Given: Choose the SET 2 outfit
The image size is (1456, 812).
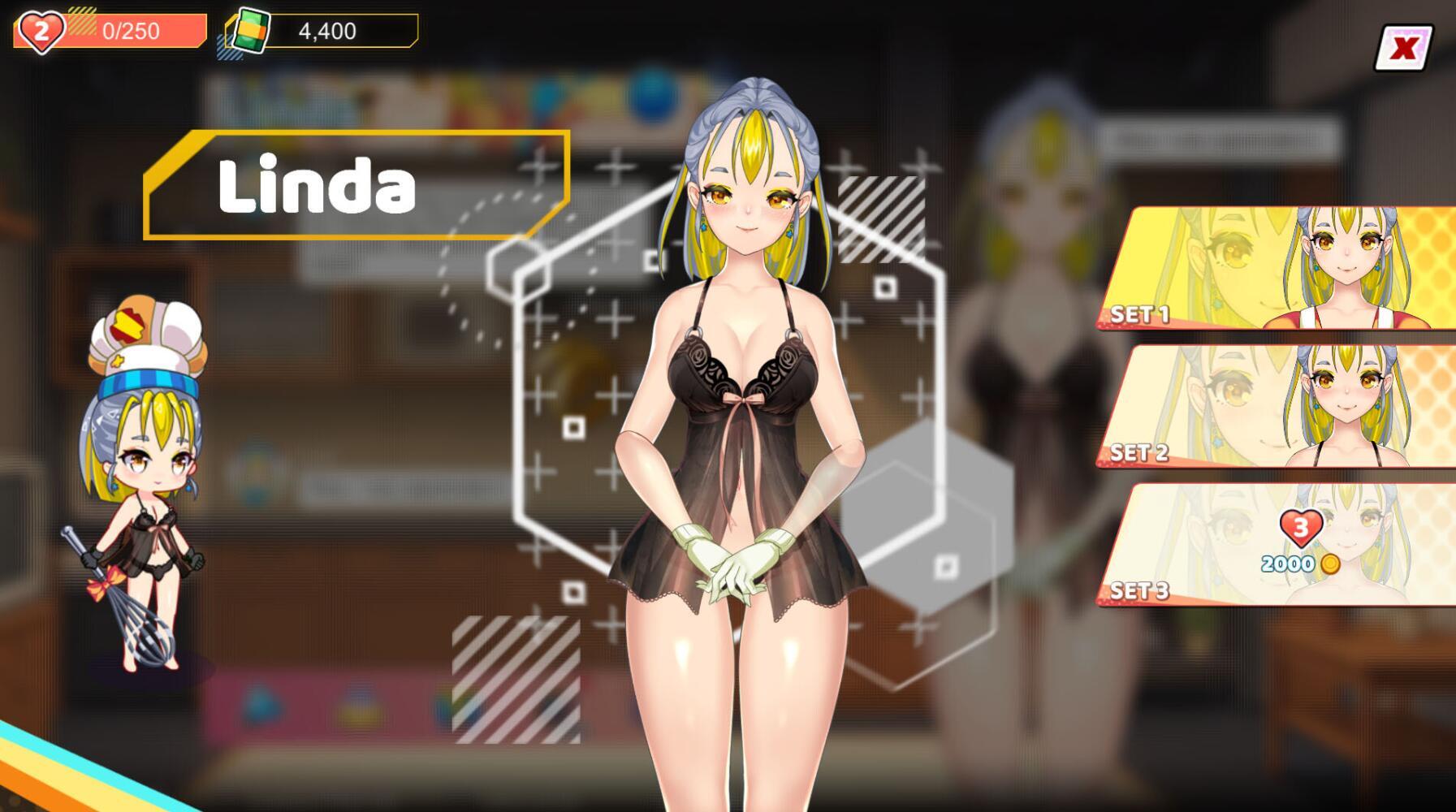Looking at the screenshot, I should click(x=1278, y=407).
